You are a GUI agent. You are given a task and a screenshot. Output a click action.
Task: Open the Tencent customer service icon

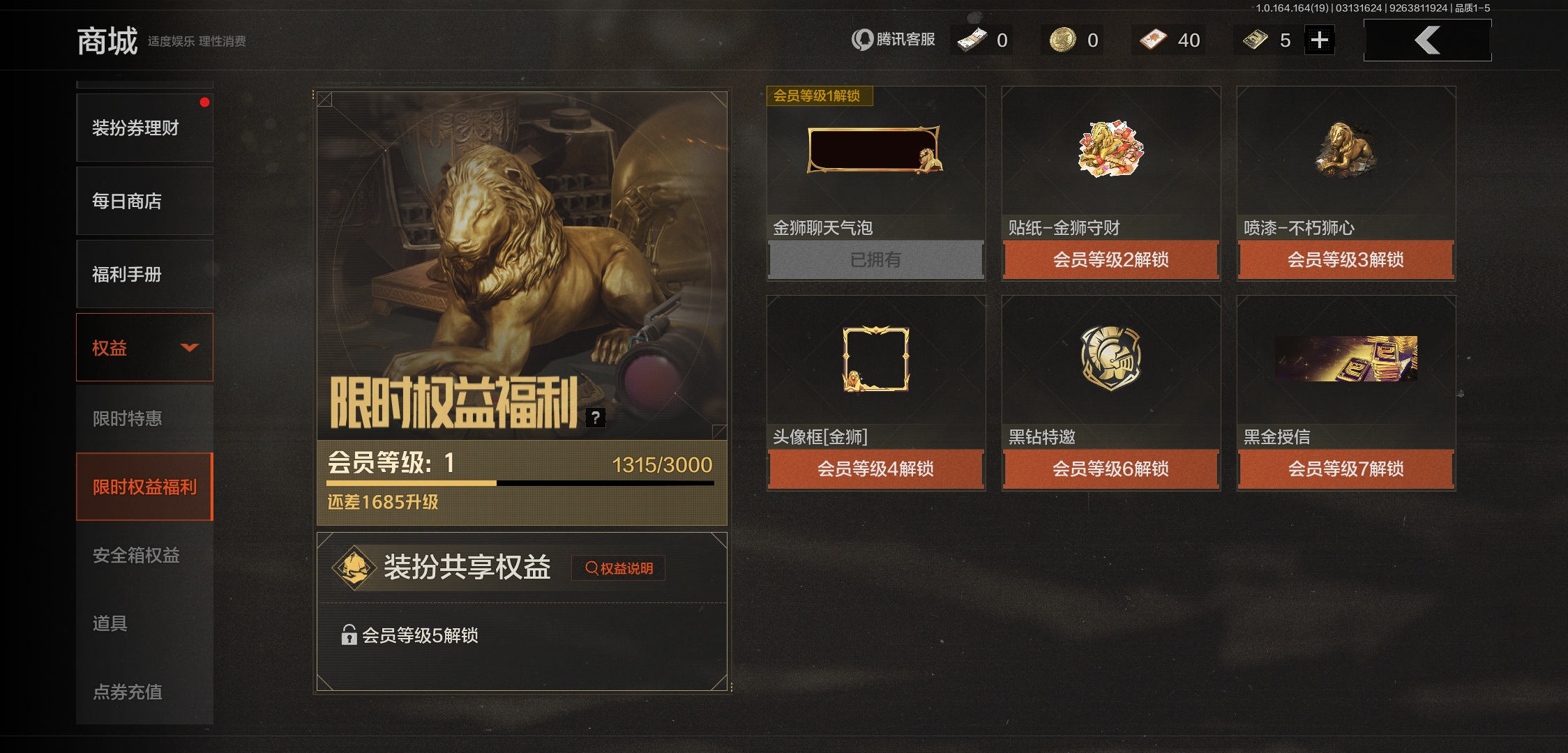[862, 40]
